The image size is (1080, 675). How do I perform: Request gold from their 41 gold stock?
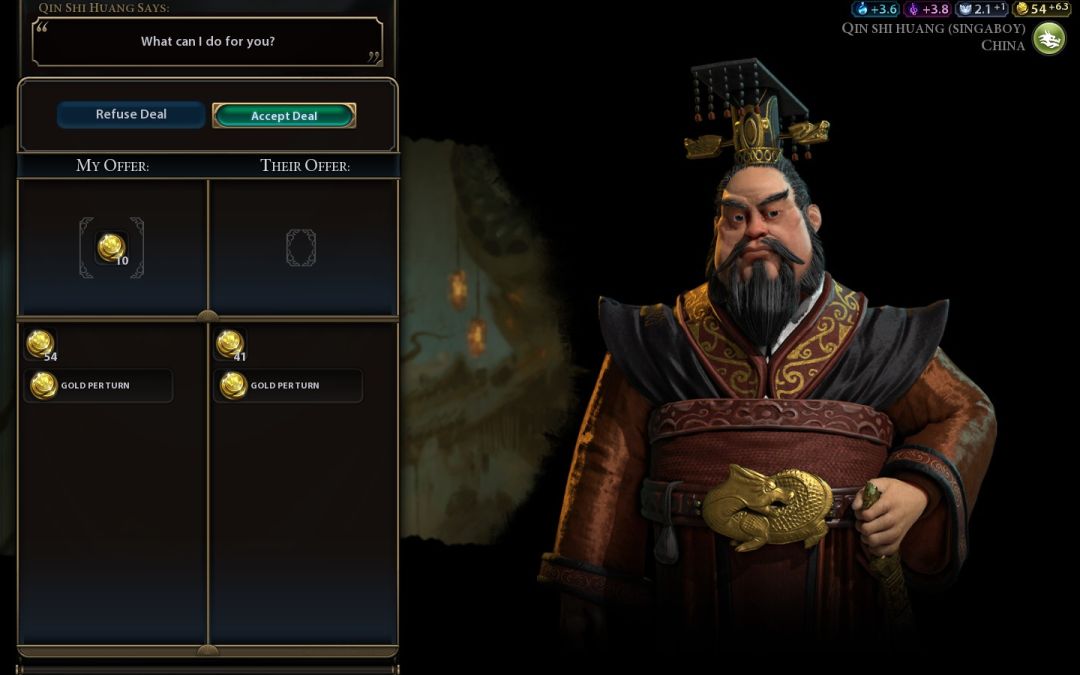coord(230,344)
